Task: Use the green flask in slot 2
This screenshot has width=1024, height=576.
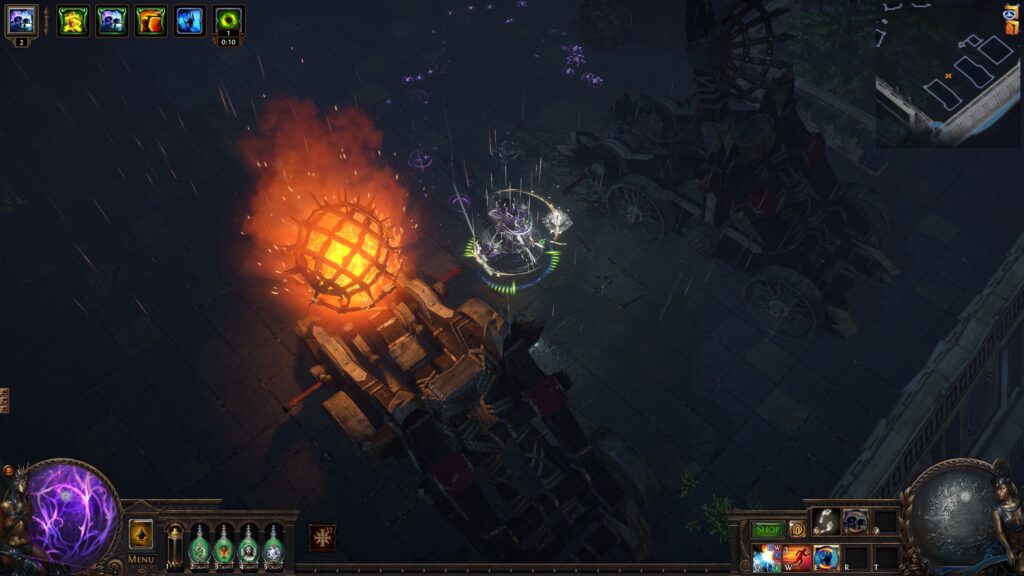Action: tap(199, 546)
